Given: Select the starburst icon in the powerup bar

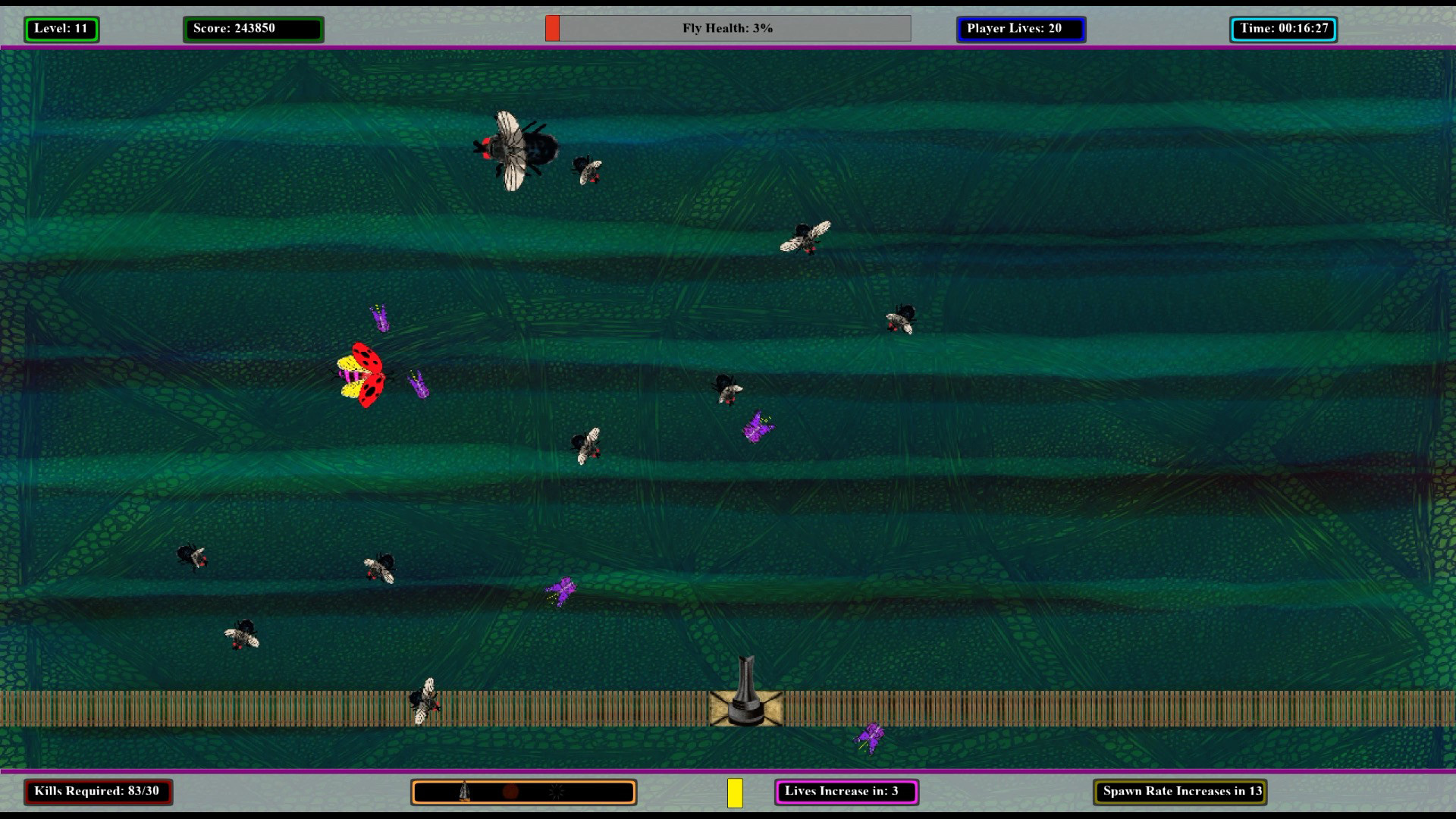Looking at the screenshot, I should pyautogui.click(x=557, y=790).
